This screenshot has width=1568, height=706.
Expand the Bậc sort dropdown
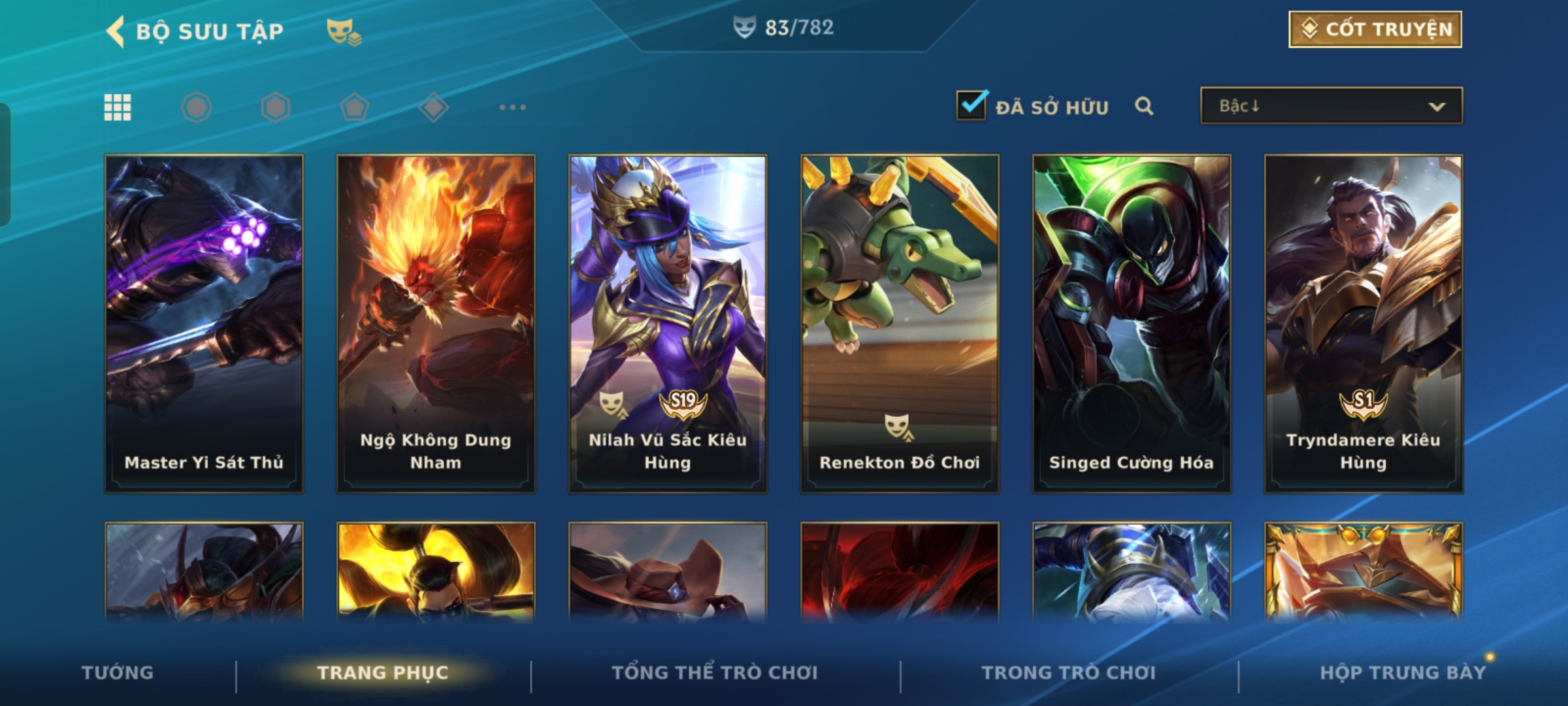click(x=1331, y=106)
